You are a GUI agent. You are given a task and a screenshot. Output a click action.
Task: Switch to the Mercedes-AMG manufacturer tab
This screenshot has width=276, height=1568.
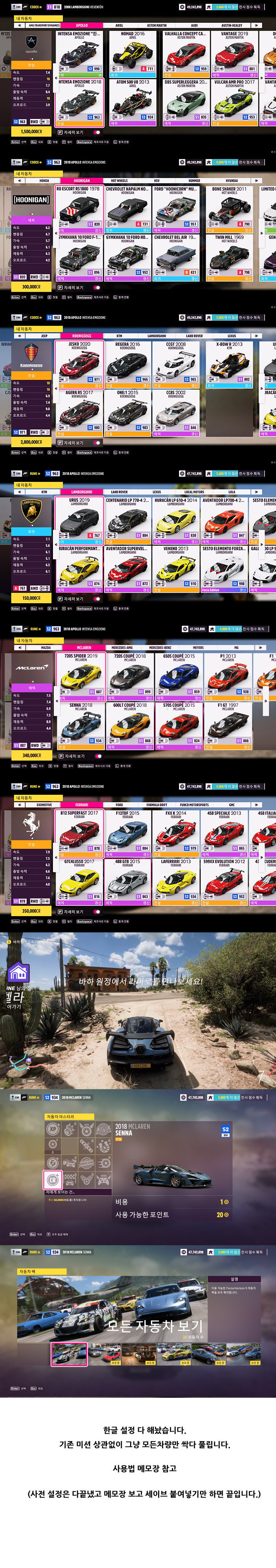(x=122, y=648)
